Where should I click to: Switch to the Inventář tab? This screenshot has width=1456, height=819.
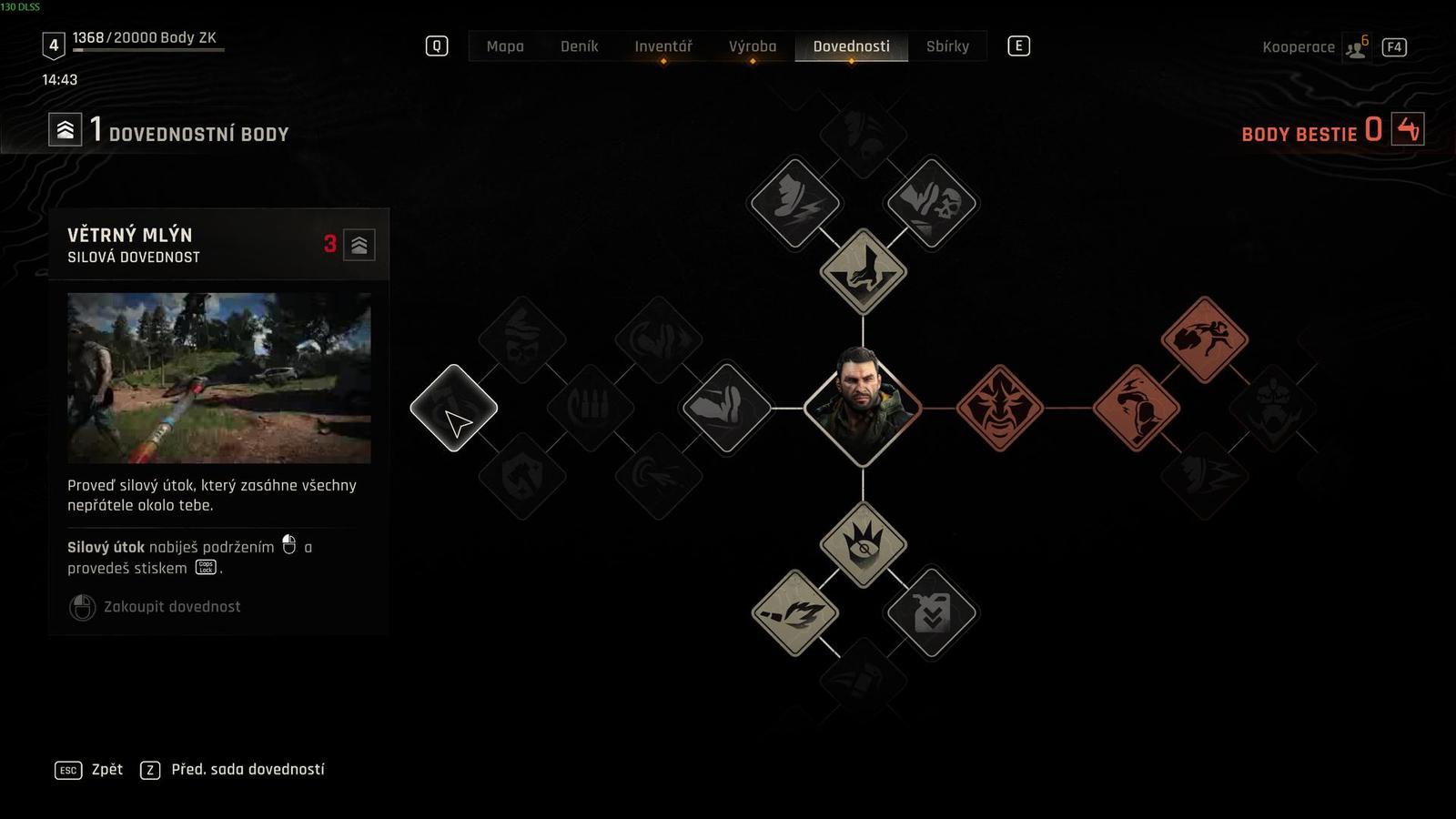click(663, 46)
